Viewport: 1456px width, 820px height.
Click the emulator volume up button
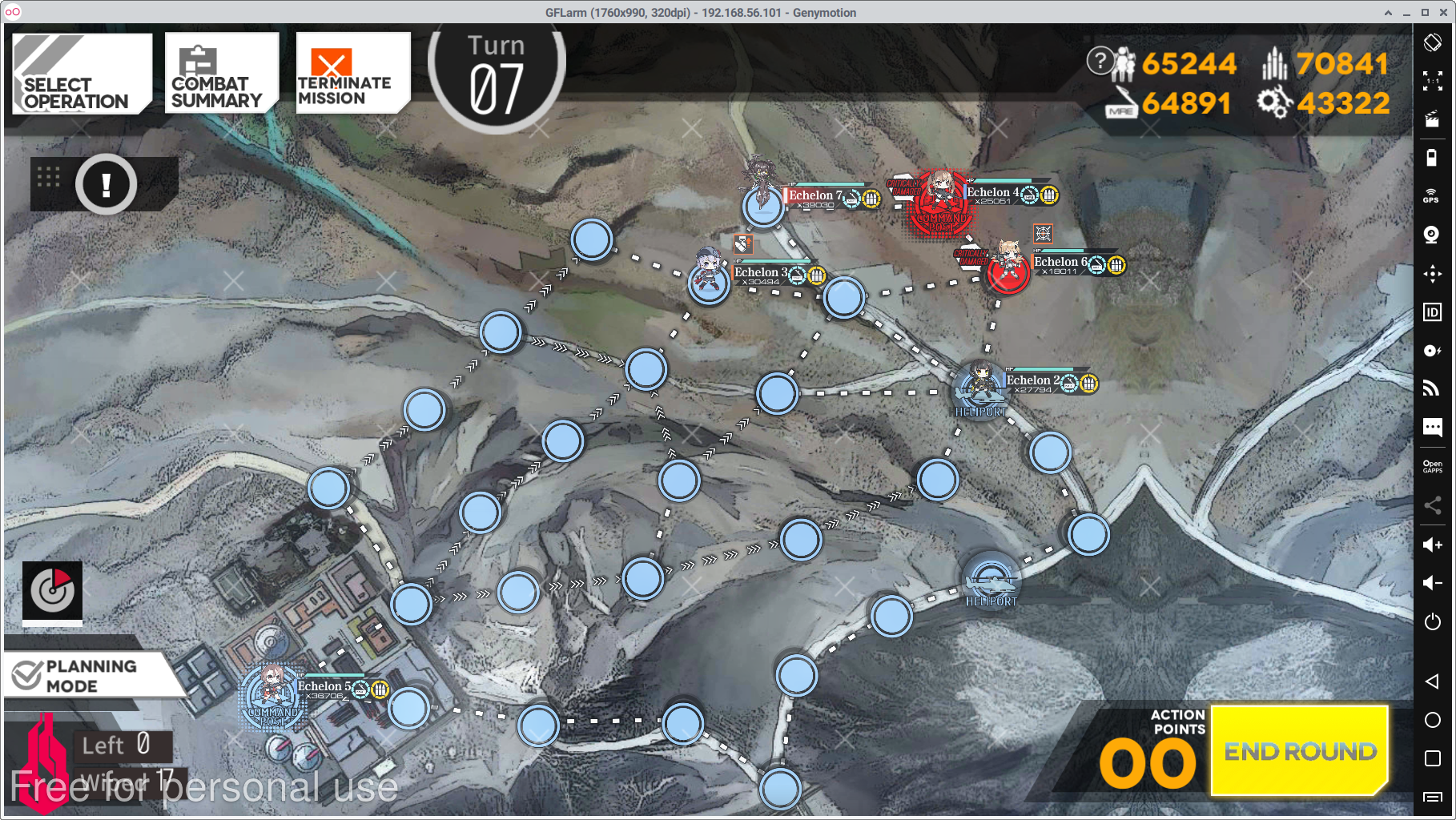[1433, 545]
